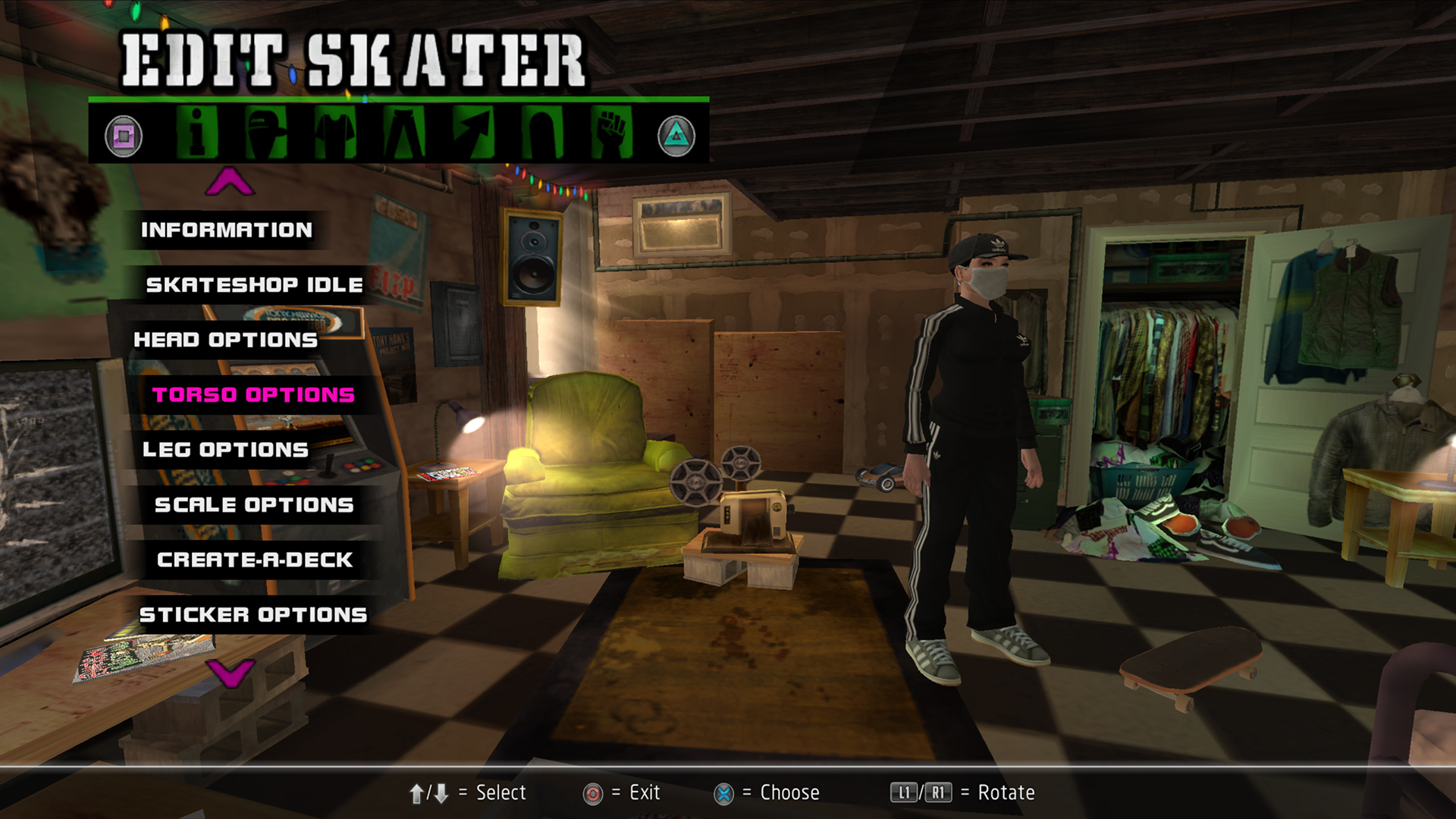Switch to the capped head icon tab
1456x819 pixels.
(265, 133)
